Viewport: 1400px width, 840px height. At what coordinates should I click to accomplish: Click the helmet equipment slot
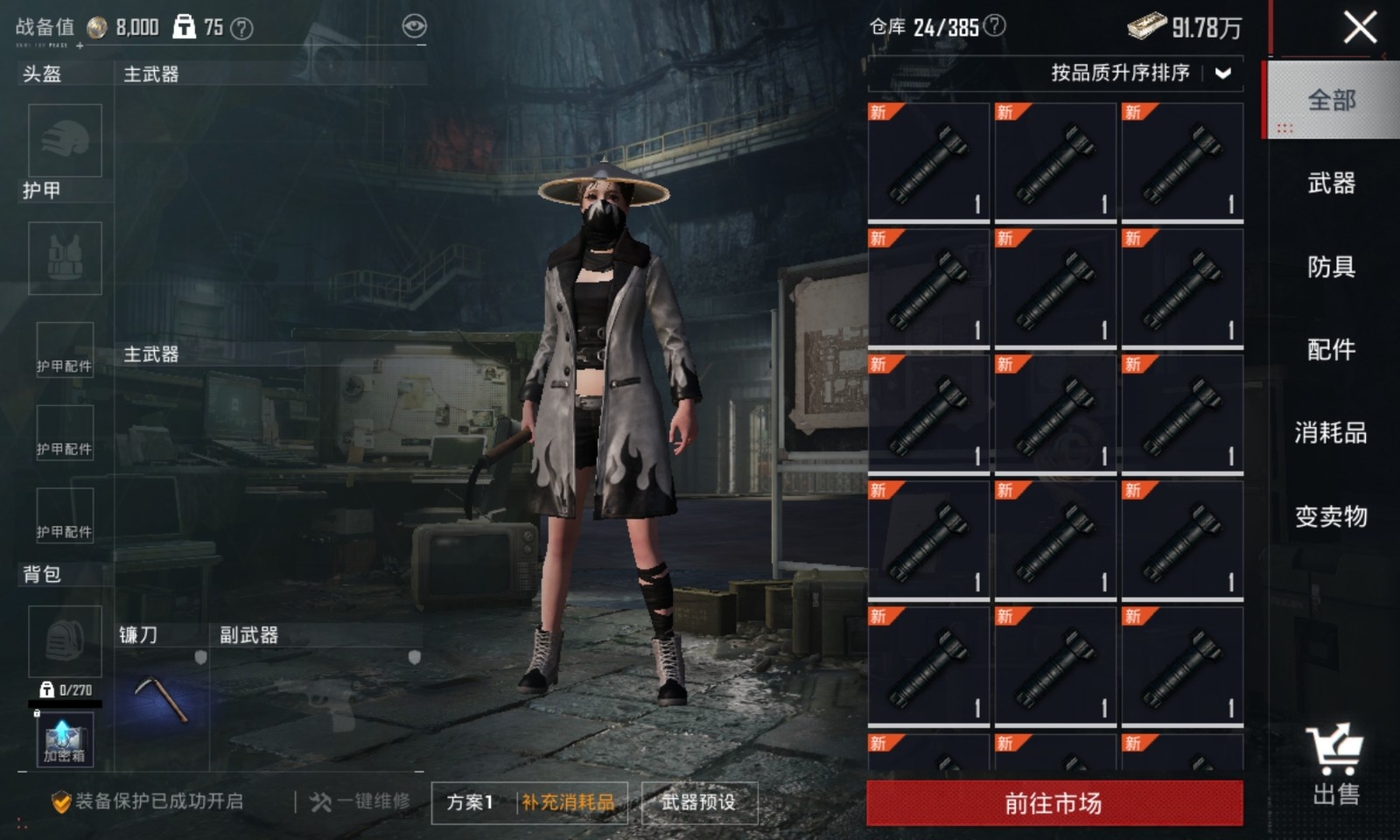65,140
